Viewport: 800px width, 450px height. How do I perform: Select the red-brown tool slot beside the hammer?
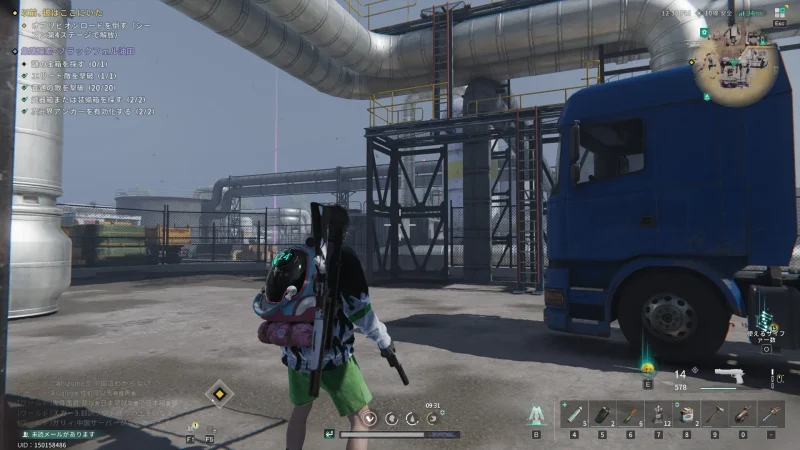(743, 413)
